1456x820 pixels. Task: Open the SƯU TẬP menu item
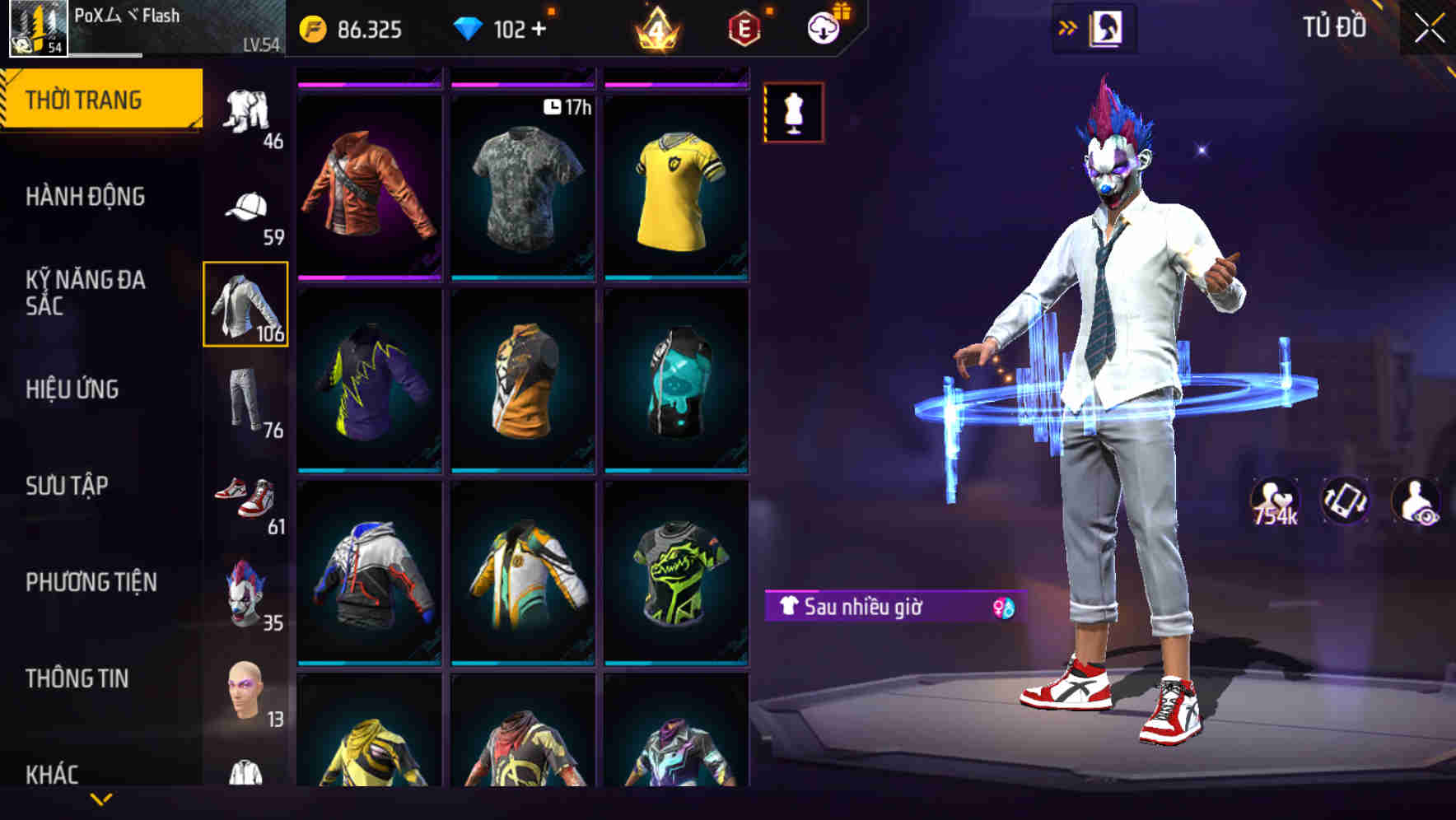[x=70, y=487]
